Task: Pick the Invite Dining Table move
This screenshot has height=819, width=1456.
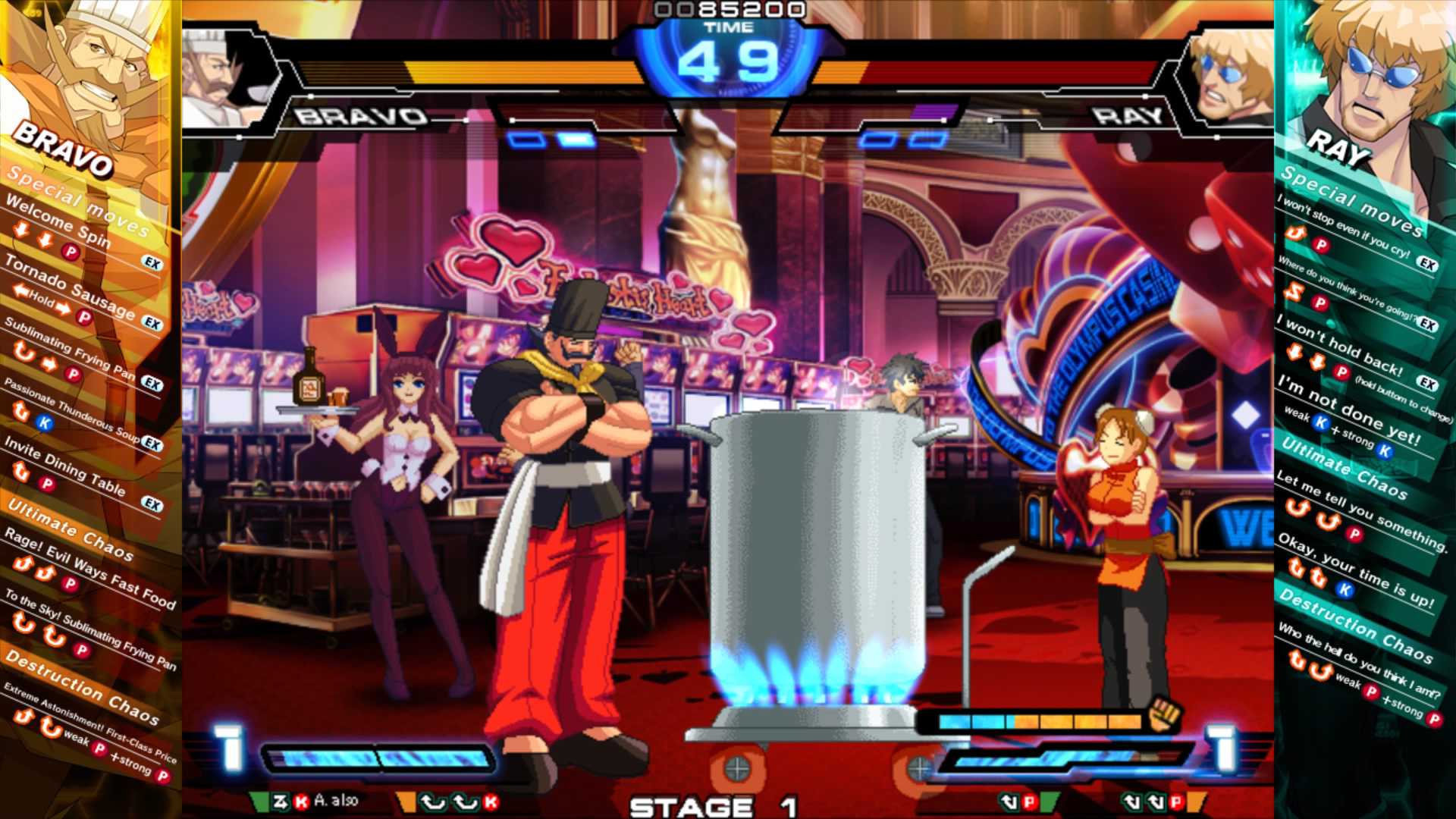Action: [64, 464]
